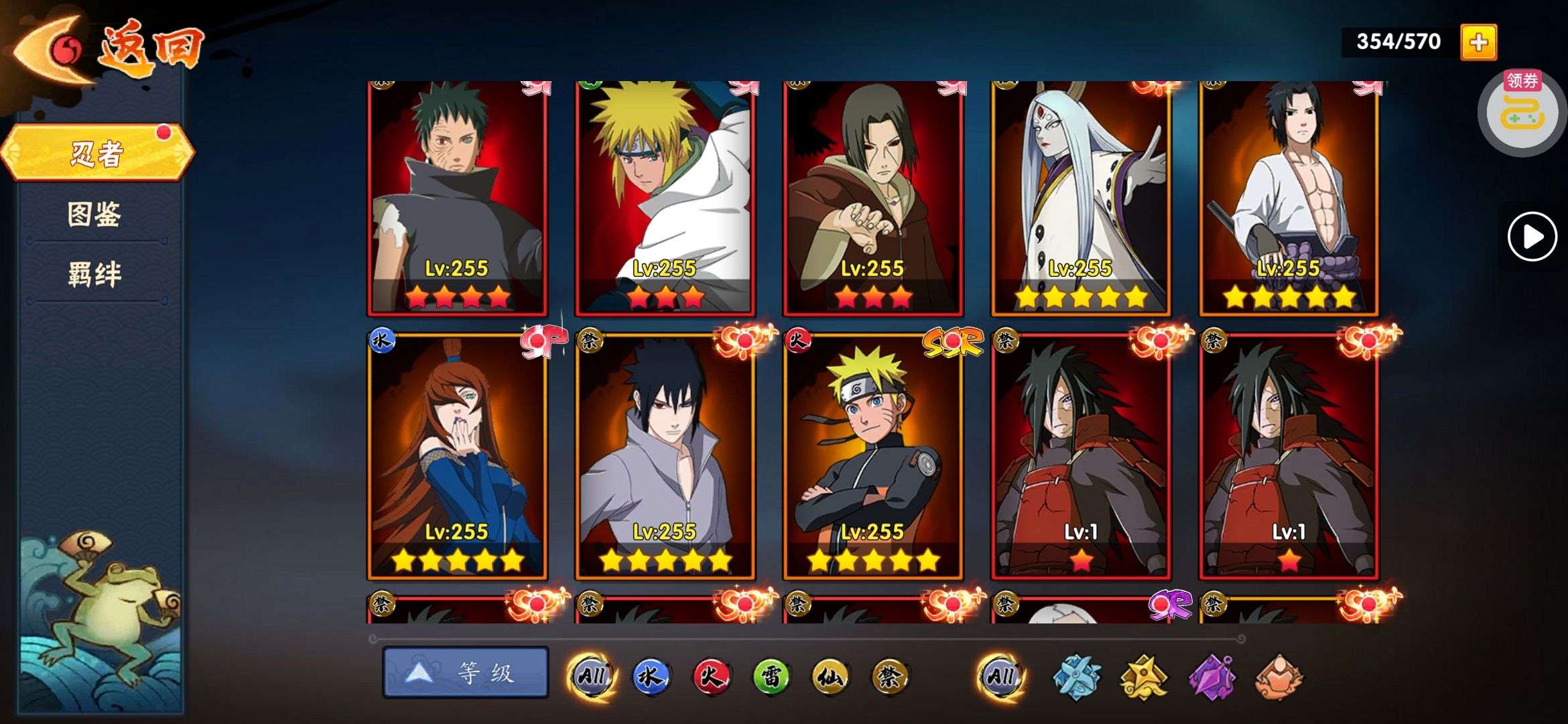Image resolution: width=1568 pixels, height=724 pixels.
Task: Select the purple crystal class filter
Action: [1212, 676]
